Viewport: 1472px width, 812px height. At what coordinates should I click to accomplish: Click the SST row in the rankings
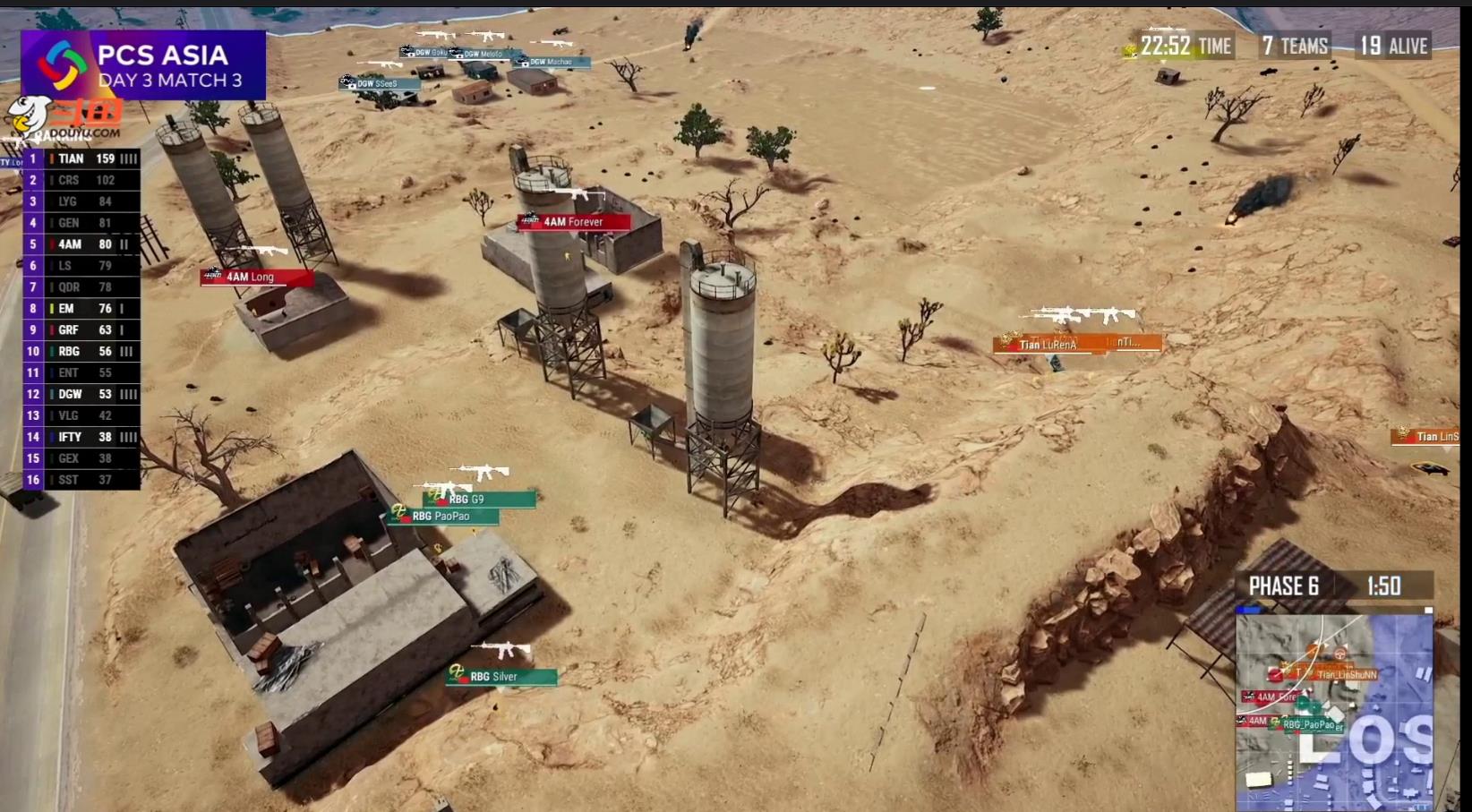[x=81, y=480]
